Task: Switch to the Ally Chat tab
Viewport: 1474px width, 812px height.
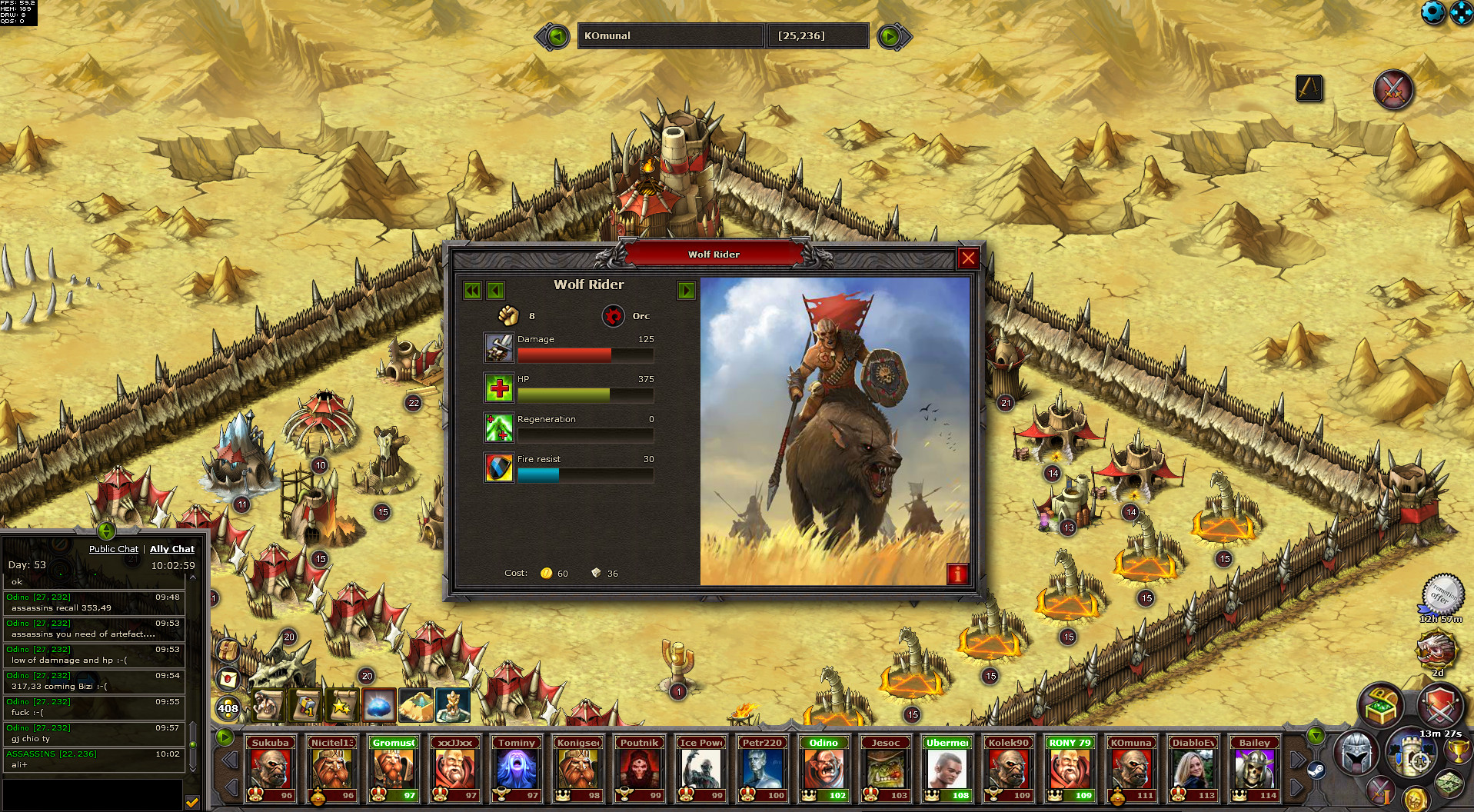Action: point(172,549)
